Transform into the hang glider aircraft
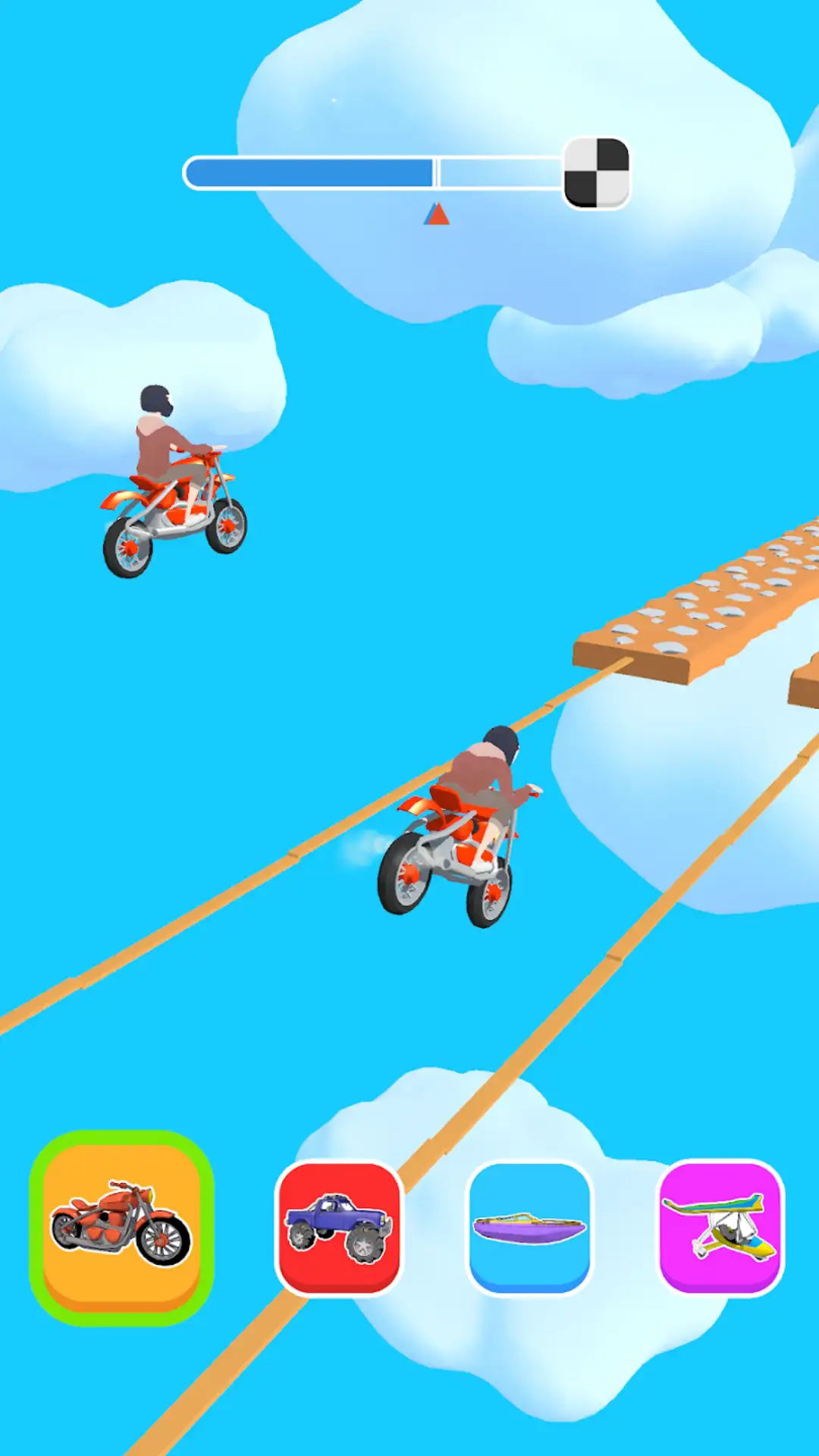The width and height of the screenshot is (819, 1456). (720, 1227)
